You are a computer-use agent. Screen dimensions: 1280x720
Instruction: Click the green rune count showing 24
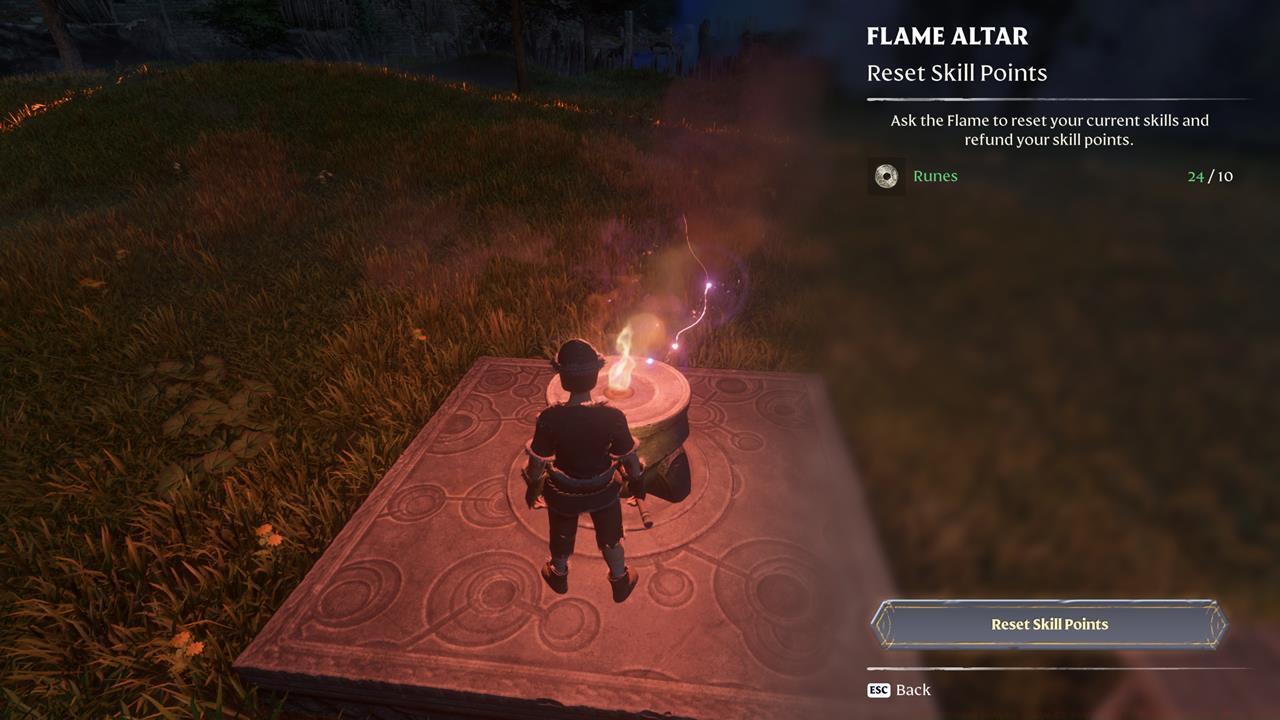point(1193,176)
